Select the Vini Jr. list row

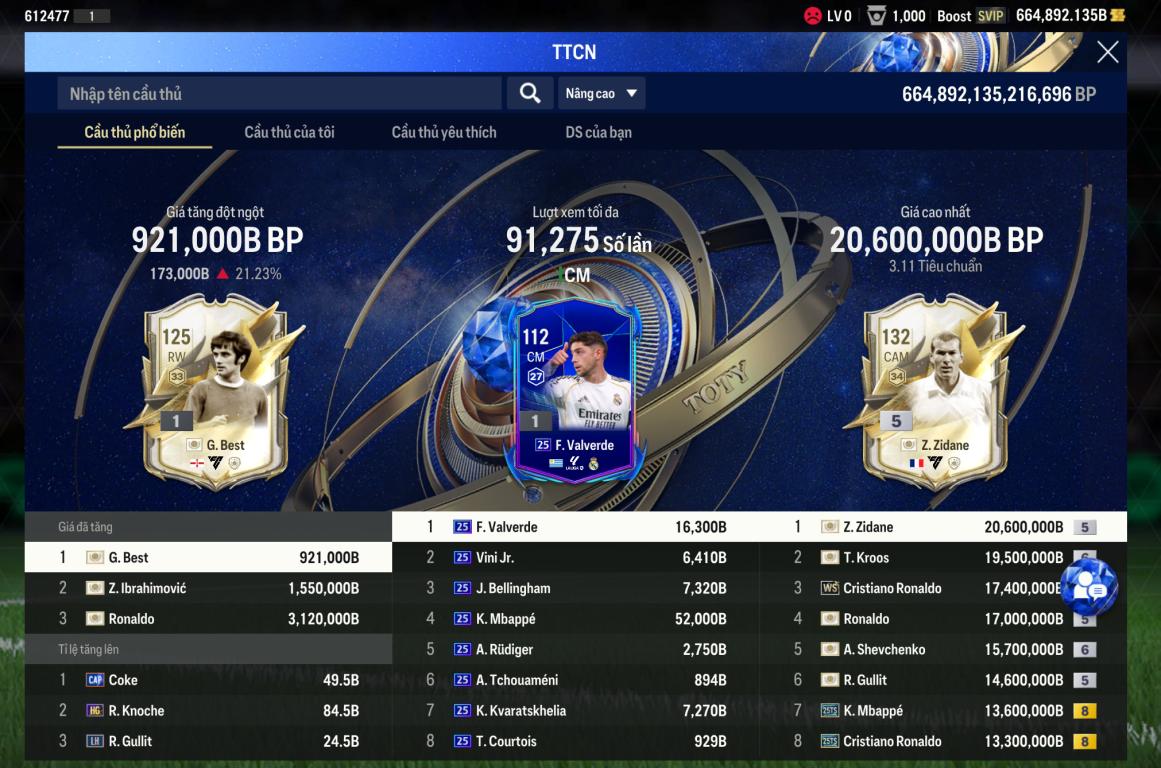point(575,558)
